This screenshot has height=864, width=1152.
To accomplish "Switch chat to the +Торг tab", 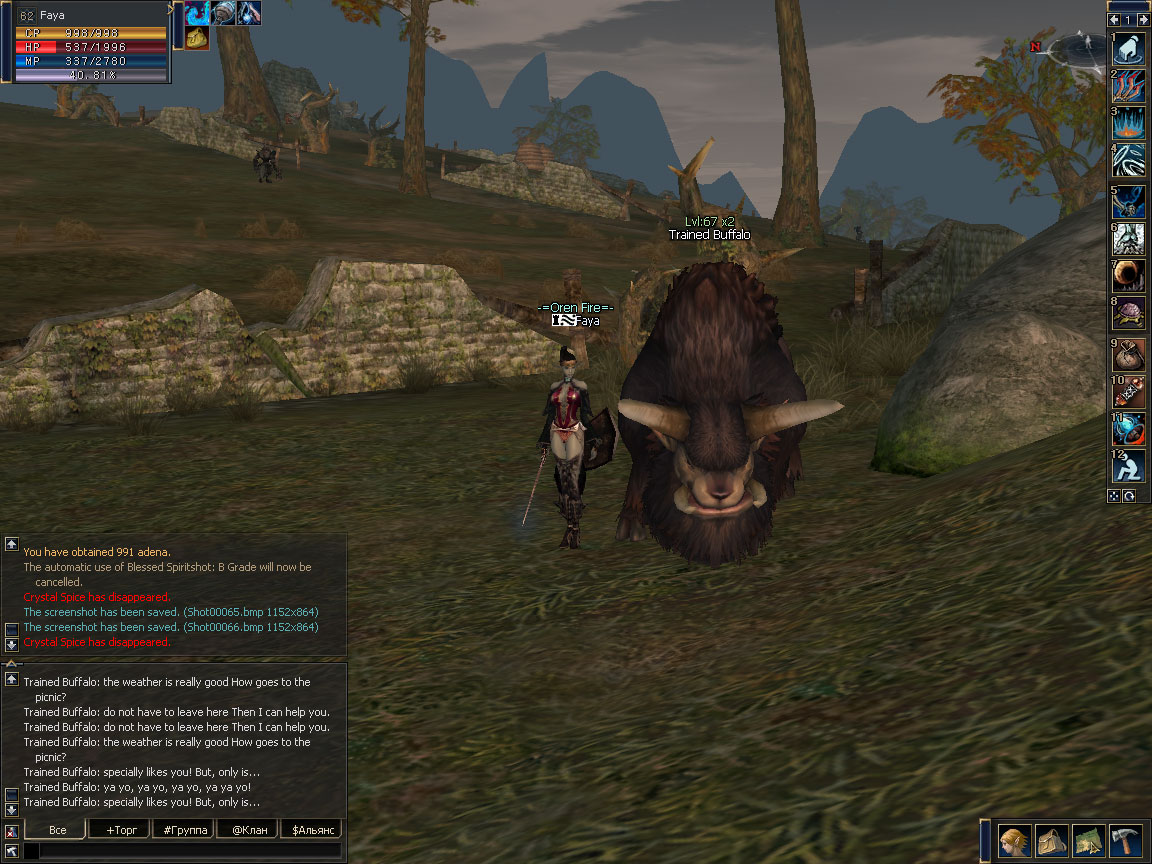I will pyautogui.click(x=119, y=830).
